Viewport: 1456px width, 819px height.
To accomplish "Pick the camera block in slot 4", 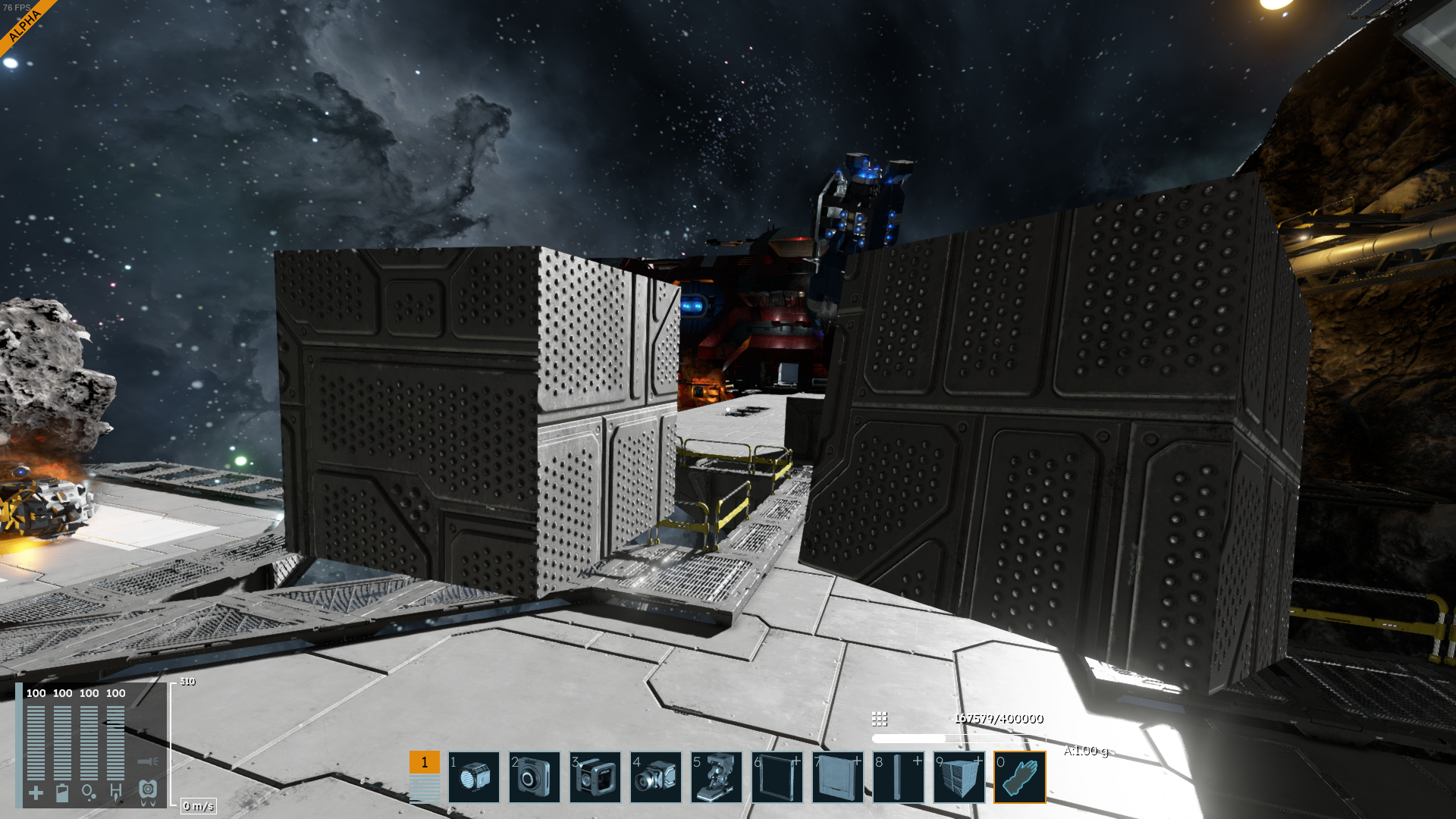I will point(656,777).
